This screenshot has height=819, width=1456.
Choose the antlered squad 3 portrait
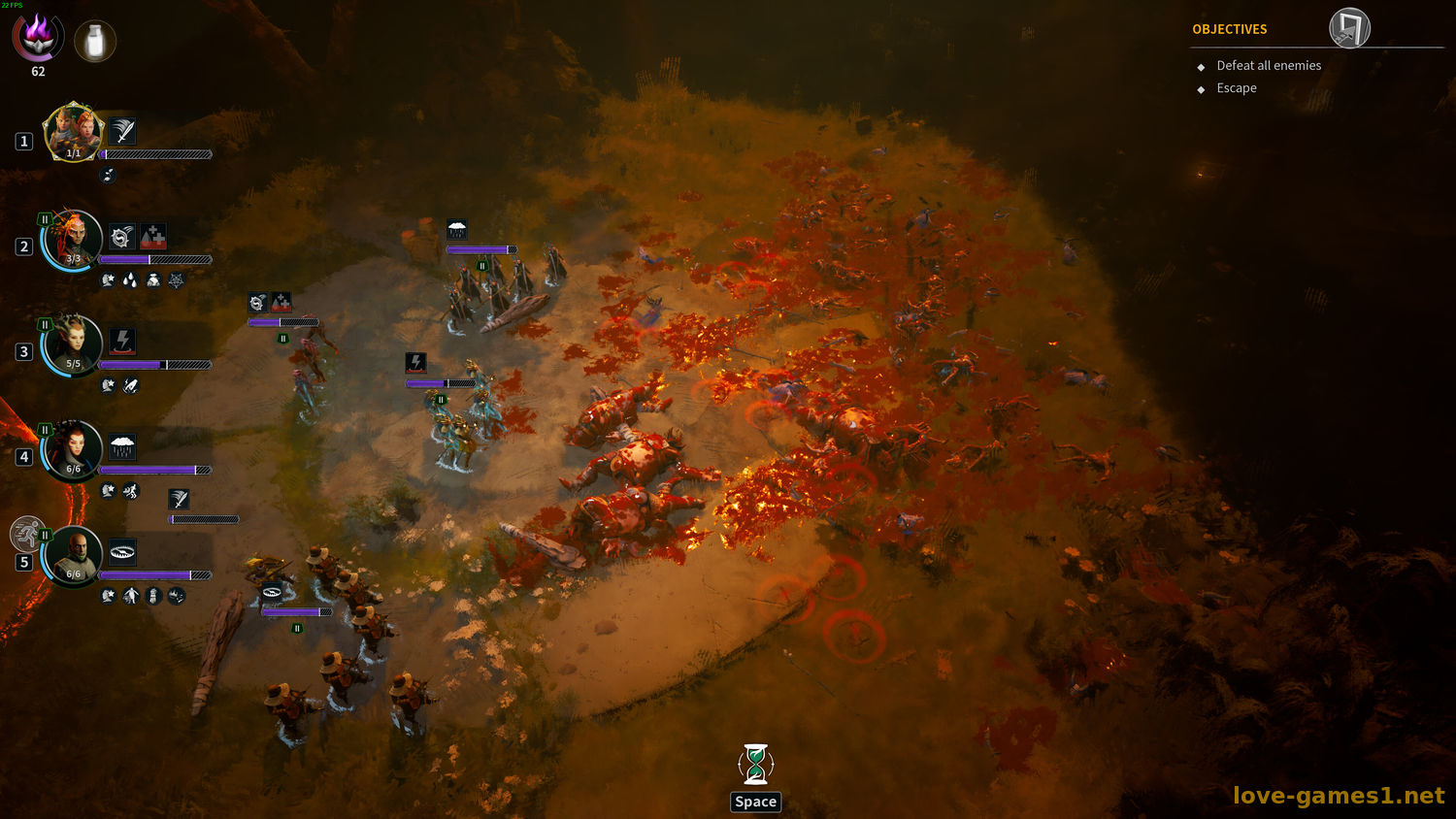[x=73, y=344]
